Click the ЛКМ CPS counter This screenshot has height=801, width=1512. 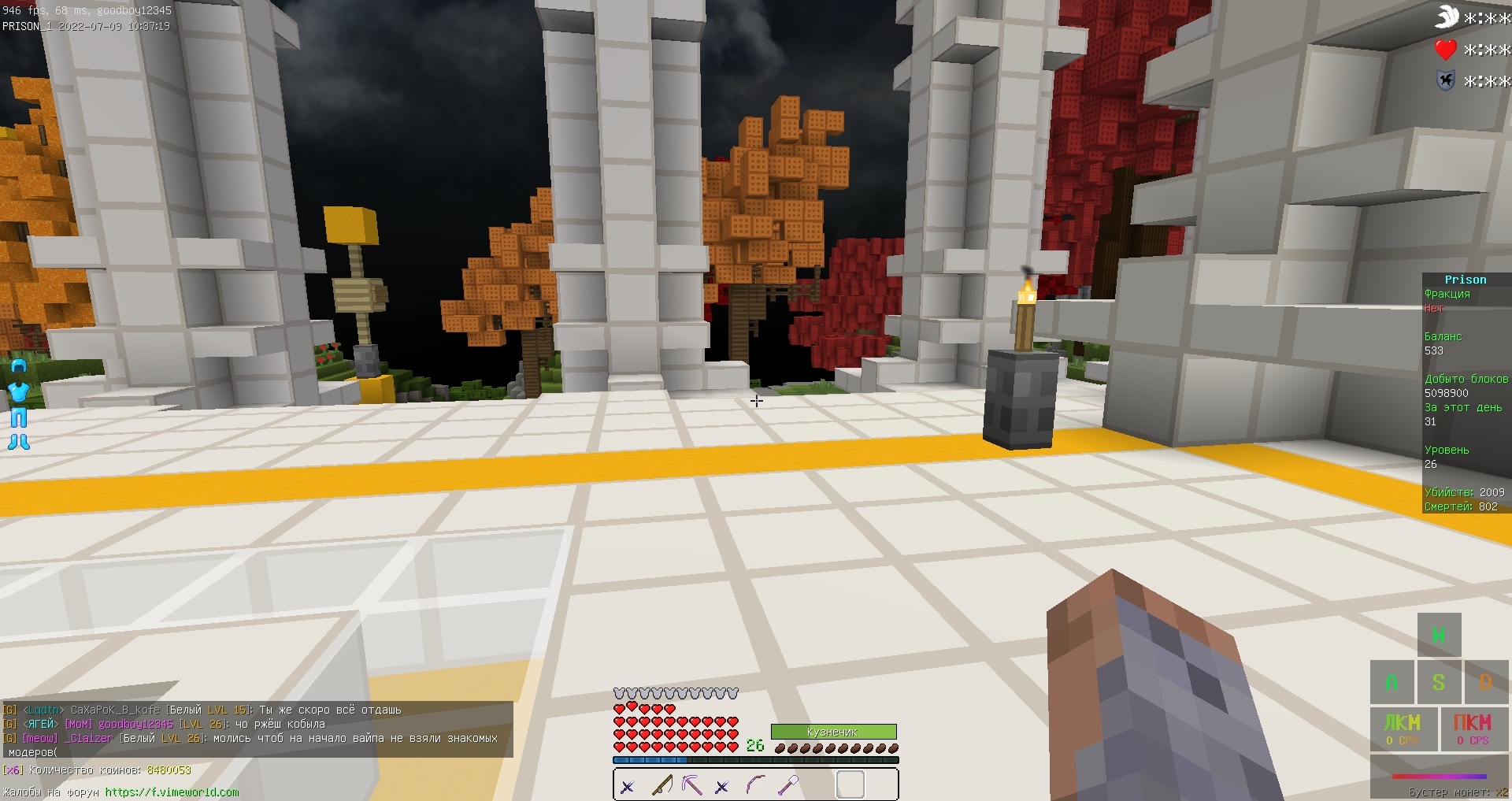click(1404, 729)
